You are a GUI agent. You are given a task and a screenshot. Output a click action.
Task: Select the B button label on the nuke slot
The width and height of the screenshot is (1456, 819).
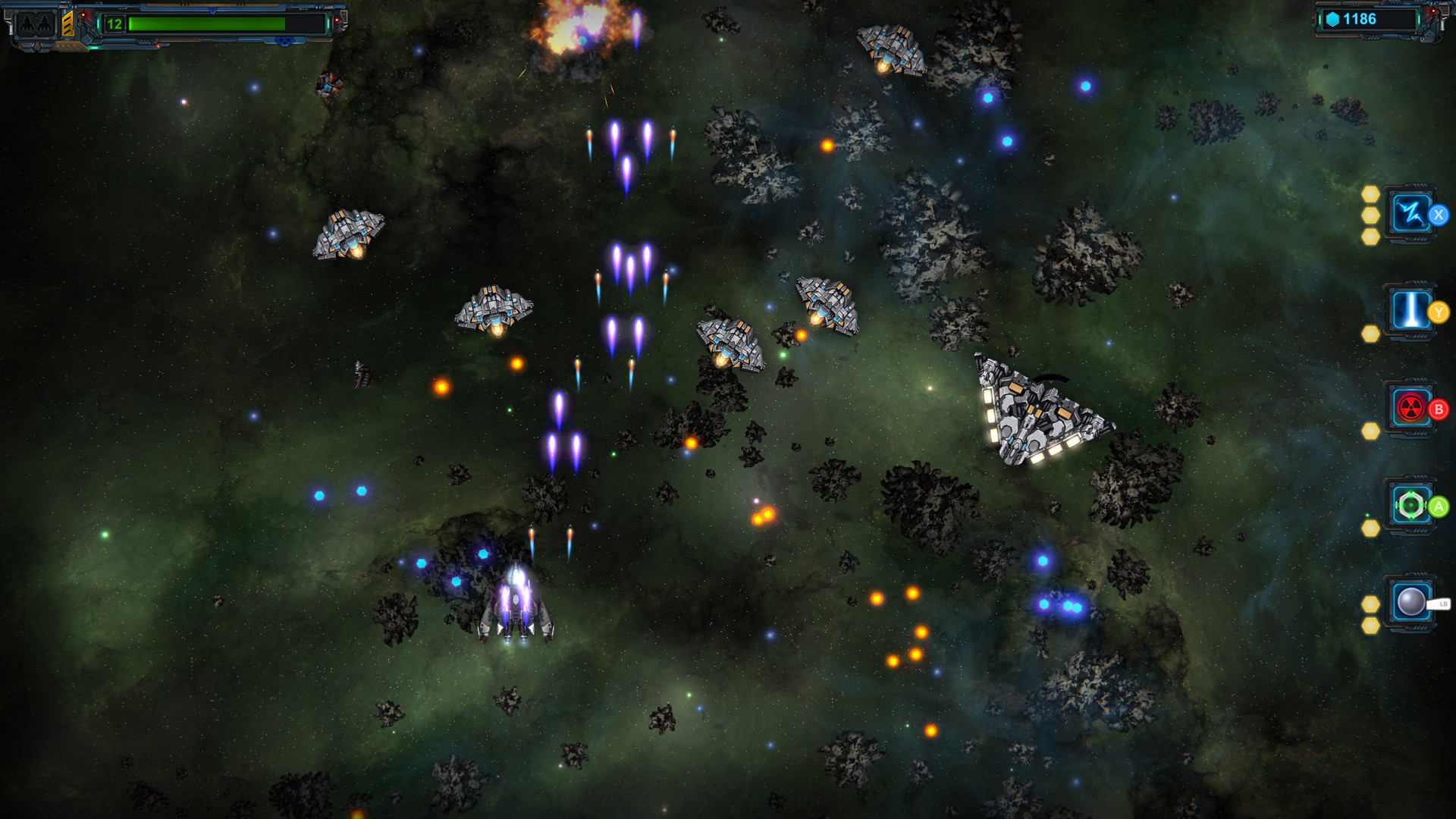pyautogui.click(x=1438, y=409)
